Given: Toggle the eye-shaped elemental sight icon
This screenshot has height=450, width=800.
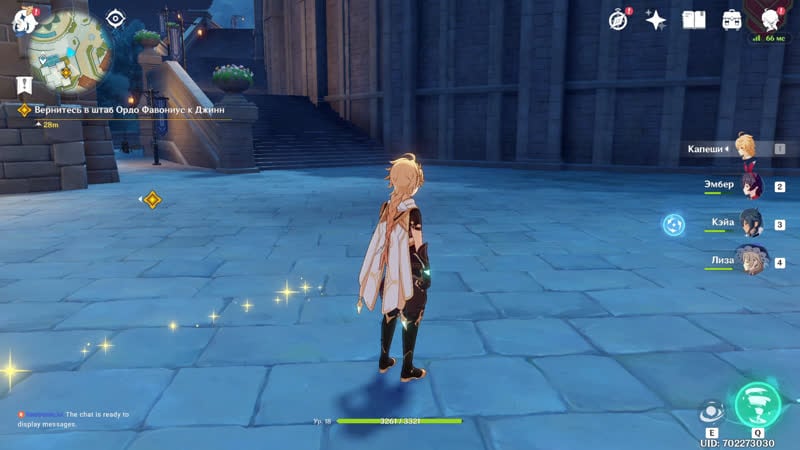Looking at the screenshot, I should (115, 18).
